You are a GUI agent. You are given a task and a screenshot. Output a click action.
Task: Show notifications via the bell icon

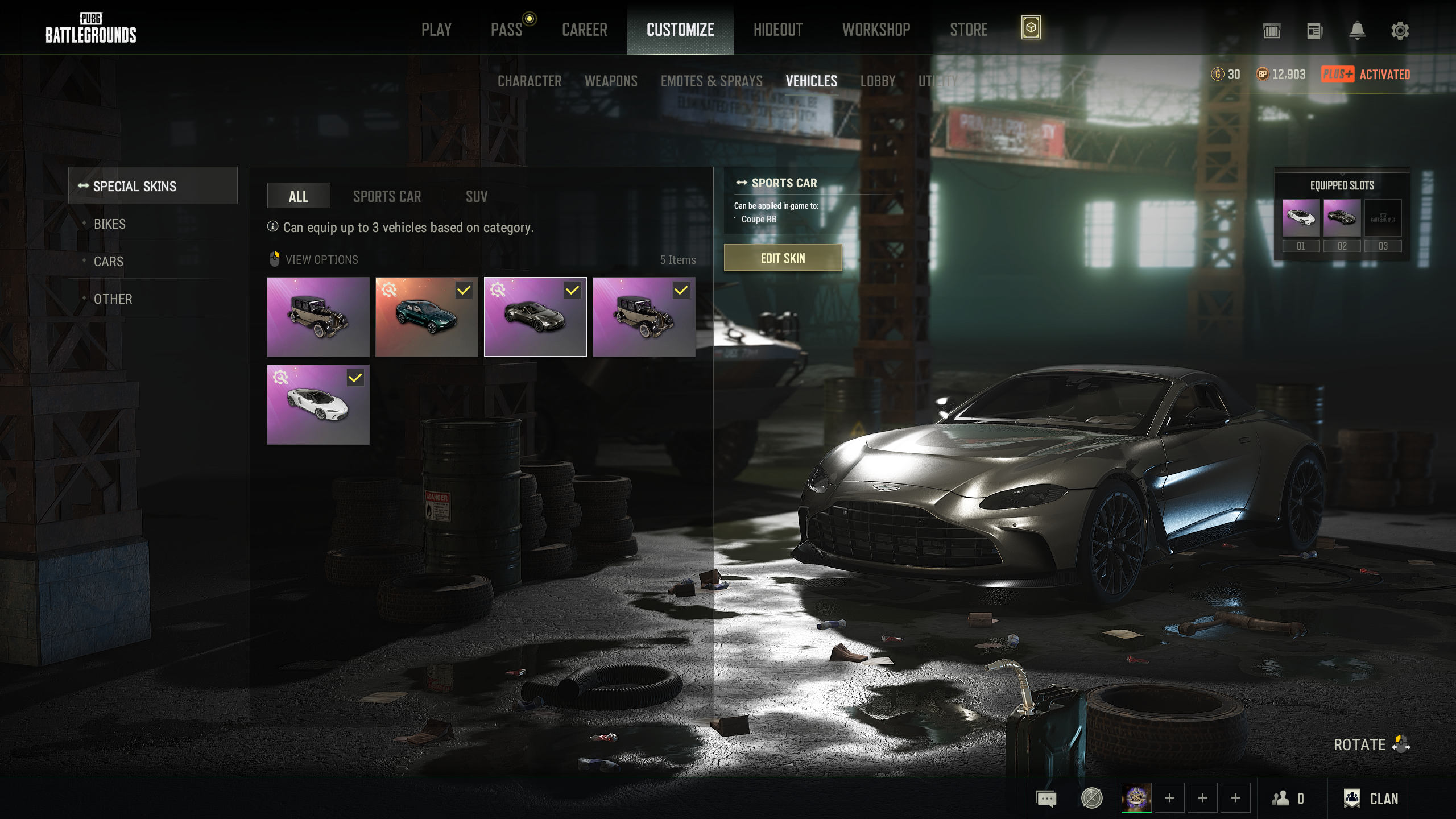[x=1357, y=31]
